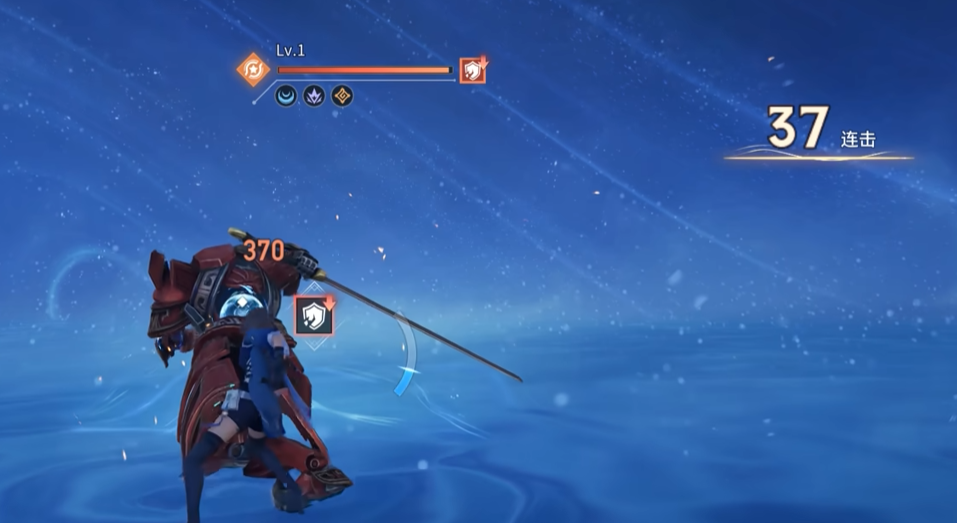Click the orange diamond enemy emblem icon
957x523 pixels.
[252, 70]
